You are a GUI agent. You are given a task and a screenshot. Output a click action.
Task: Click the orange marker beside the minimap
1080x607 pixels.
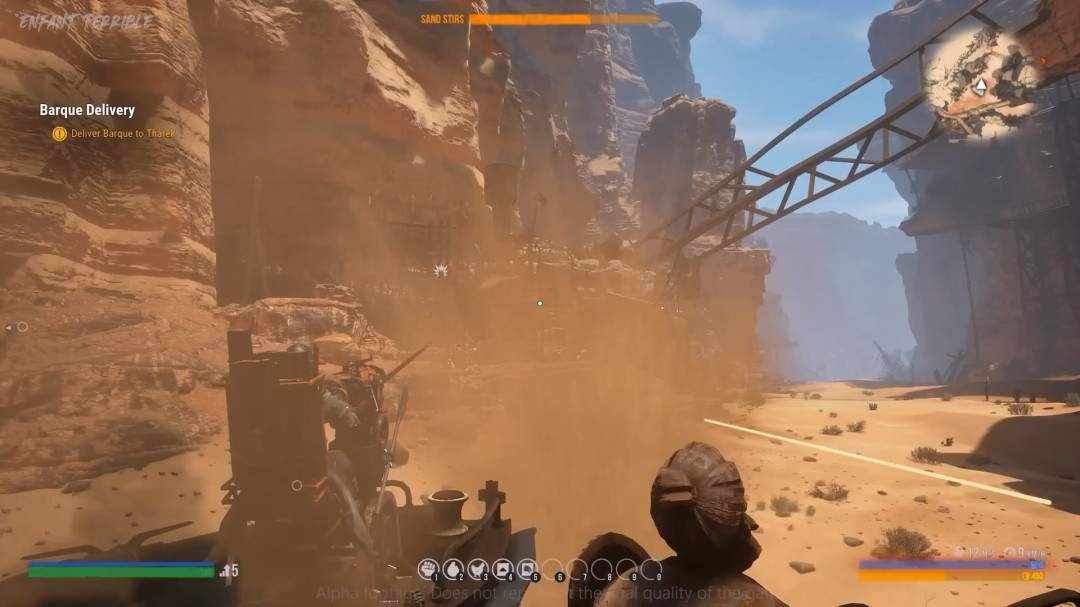click(x=1045, y=60)
